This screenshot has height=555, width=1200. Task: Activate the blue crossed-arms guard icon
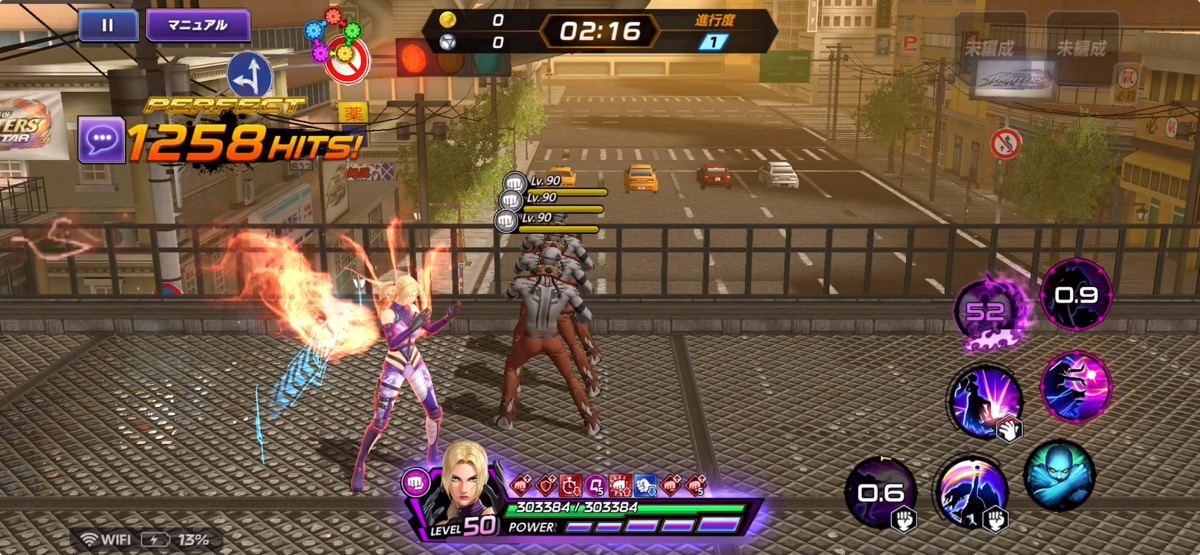coord(1058,475)
